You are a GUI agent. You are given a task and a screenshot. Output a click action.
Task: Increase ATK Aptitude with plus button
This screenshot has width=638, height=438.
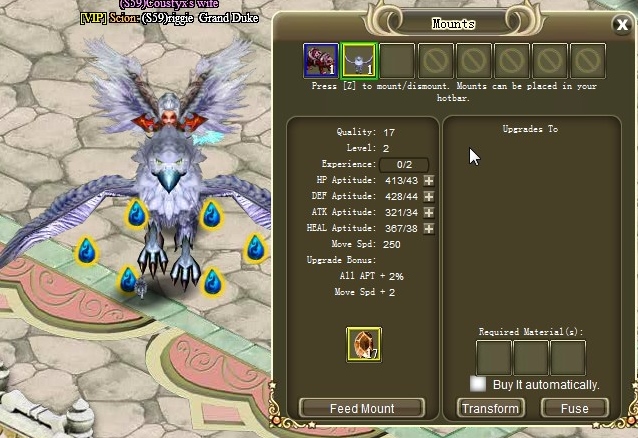pos(429,212)
